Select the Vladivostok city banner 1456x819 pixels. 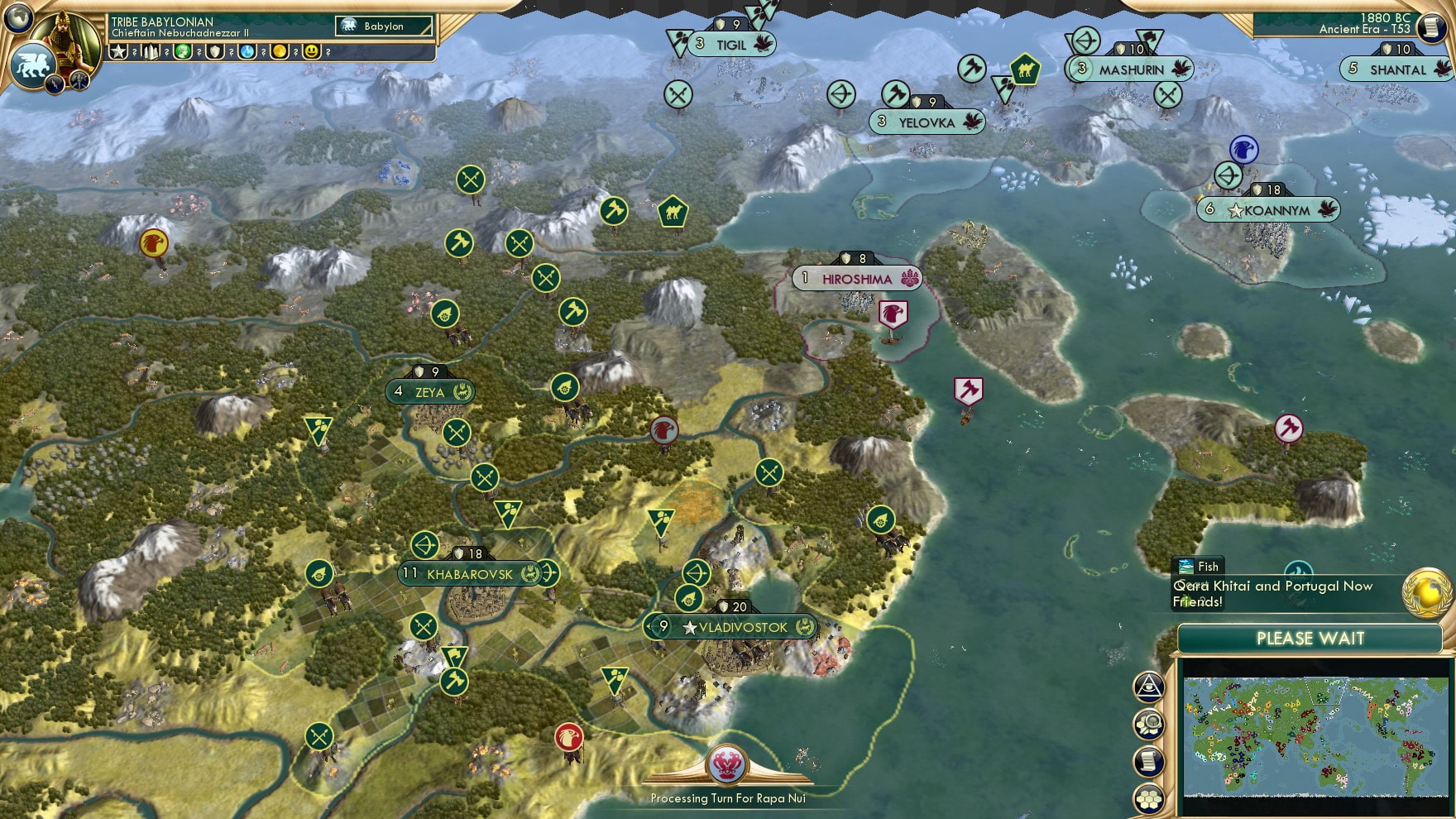(x=742, y=627)
